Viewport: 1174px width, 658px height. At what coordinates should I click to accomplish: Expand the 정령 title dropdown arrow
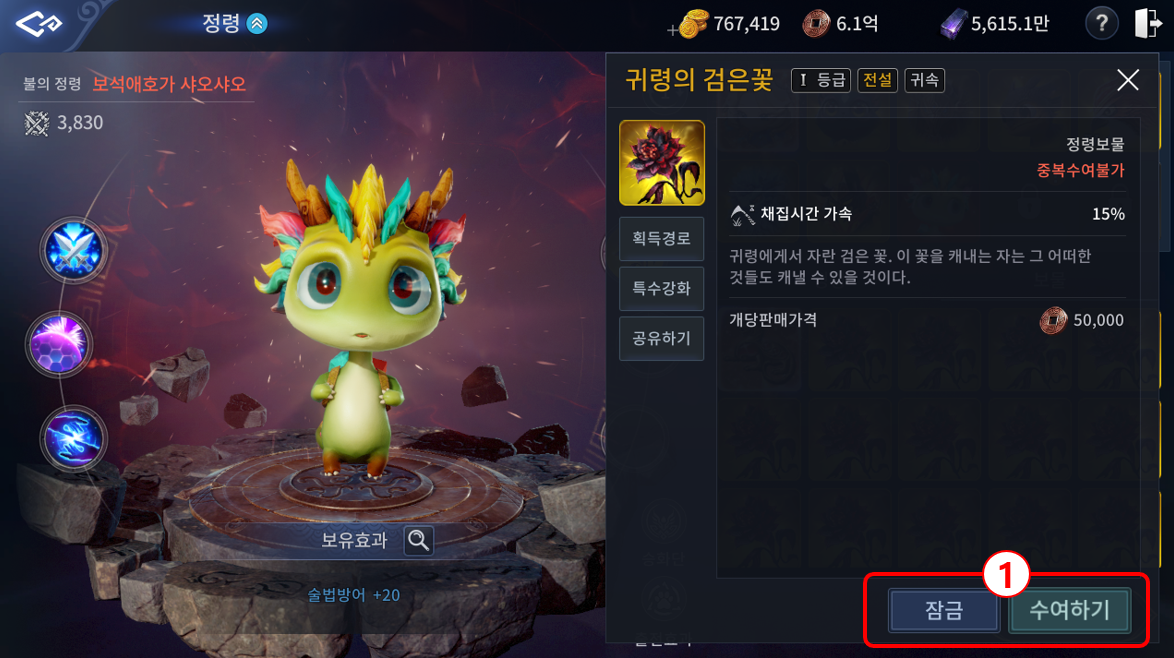tap(257, 24)
